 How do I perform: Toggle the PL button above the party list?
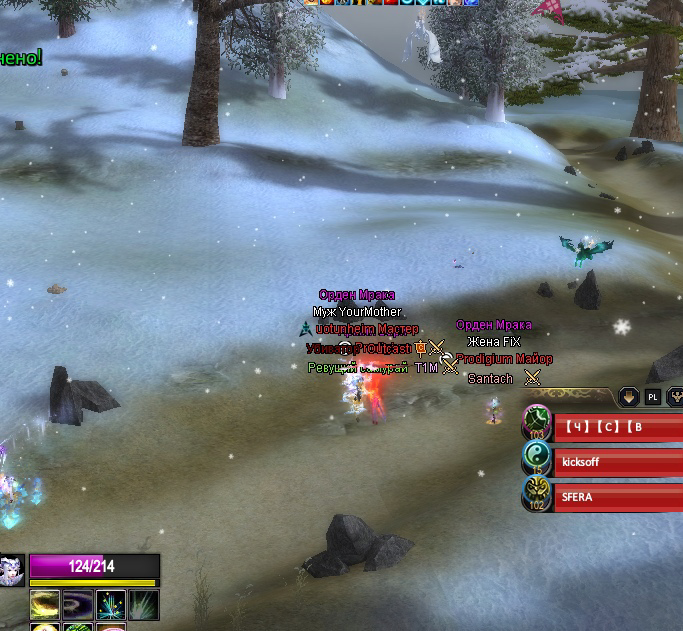[653, 397]
